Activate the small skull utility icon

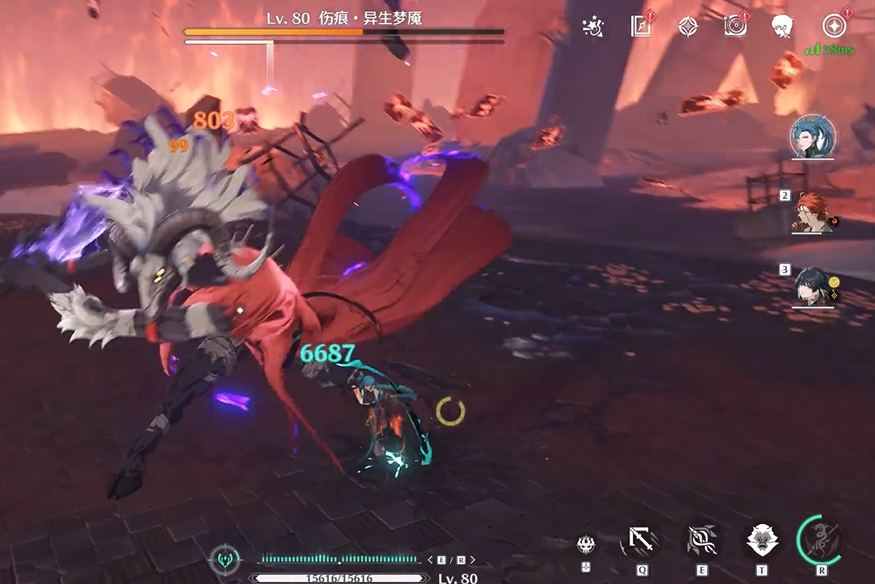coord(586,543)
